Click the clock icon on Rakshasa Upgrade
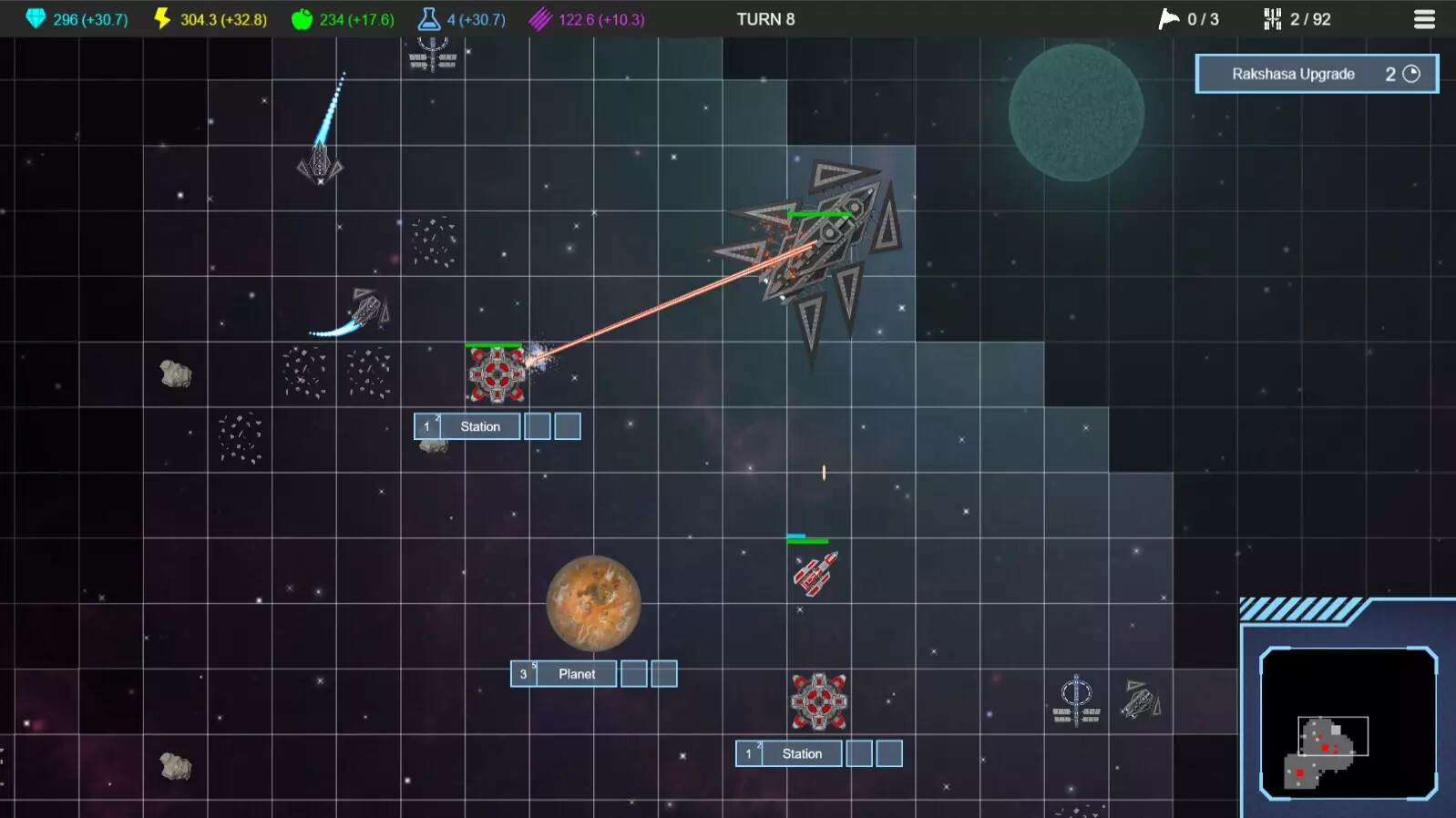Image resolution: width=1456 pixels, height=818 pixels. click(x=1413, y=74)
